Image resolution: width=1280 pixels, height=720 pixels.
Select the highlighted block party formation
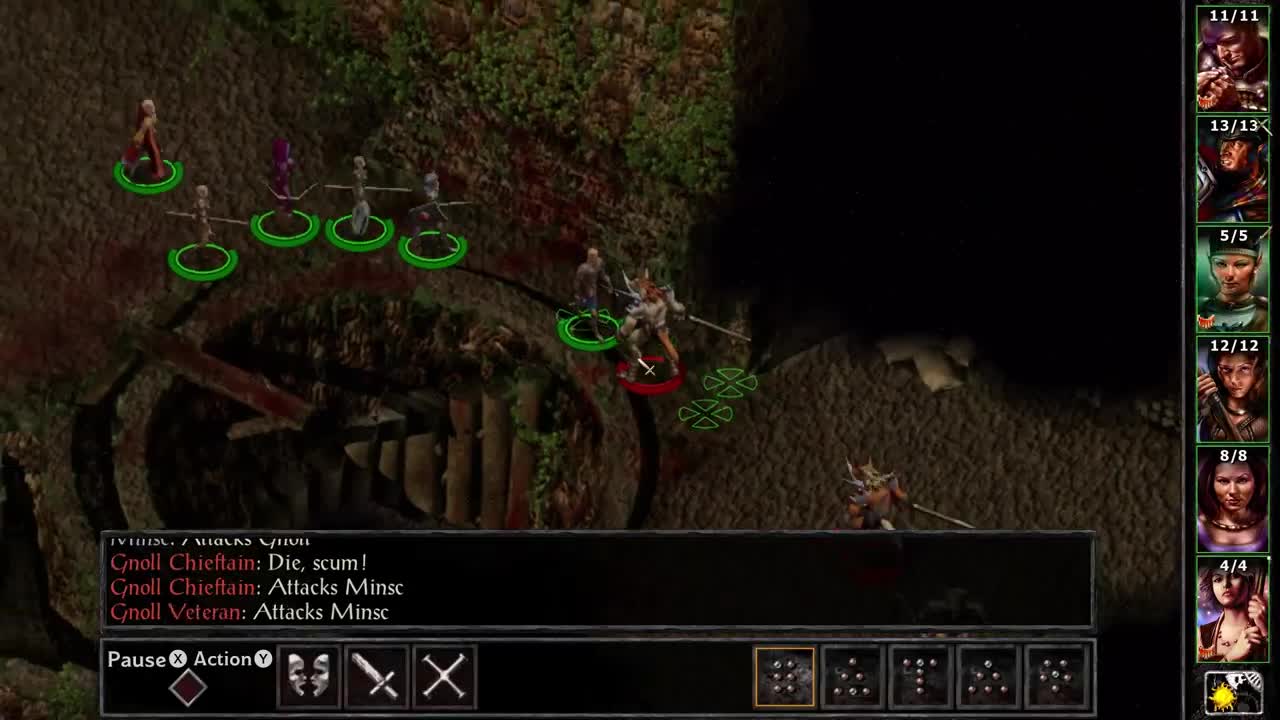tap(784, 677)
